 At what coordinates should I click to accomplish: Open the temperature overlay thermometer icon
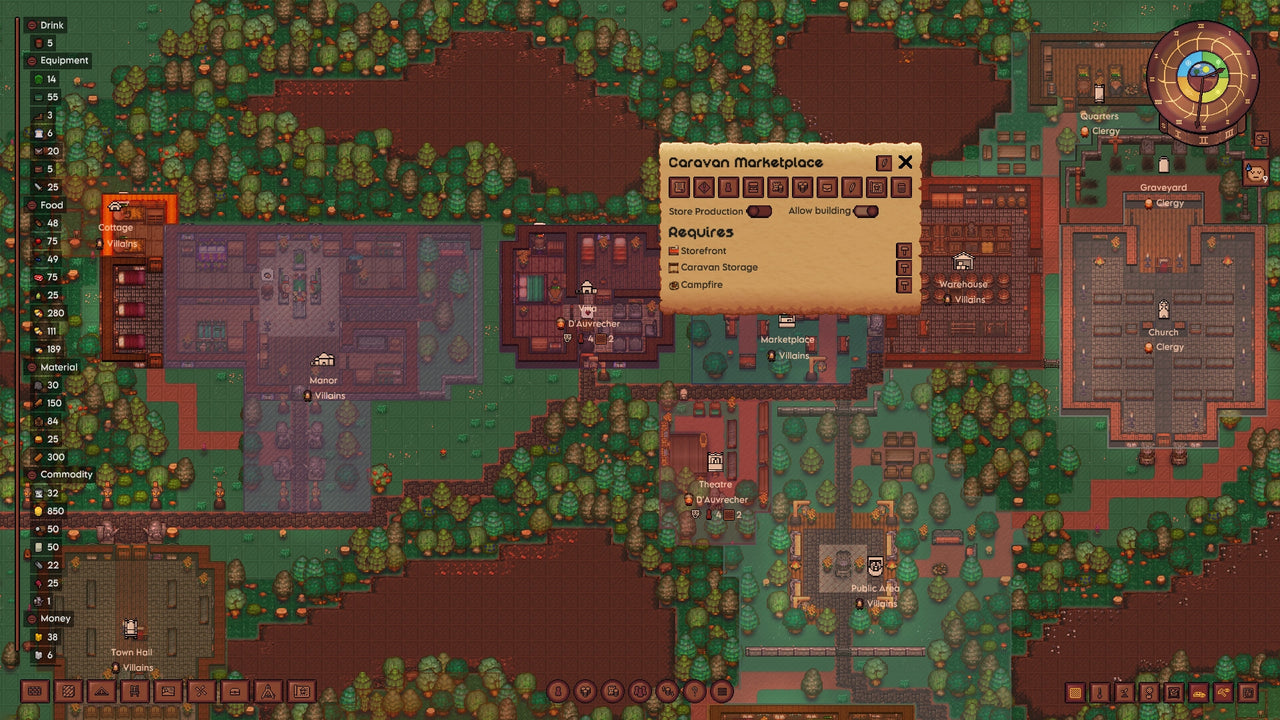click(1100, 691)
